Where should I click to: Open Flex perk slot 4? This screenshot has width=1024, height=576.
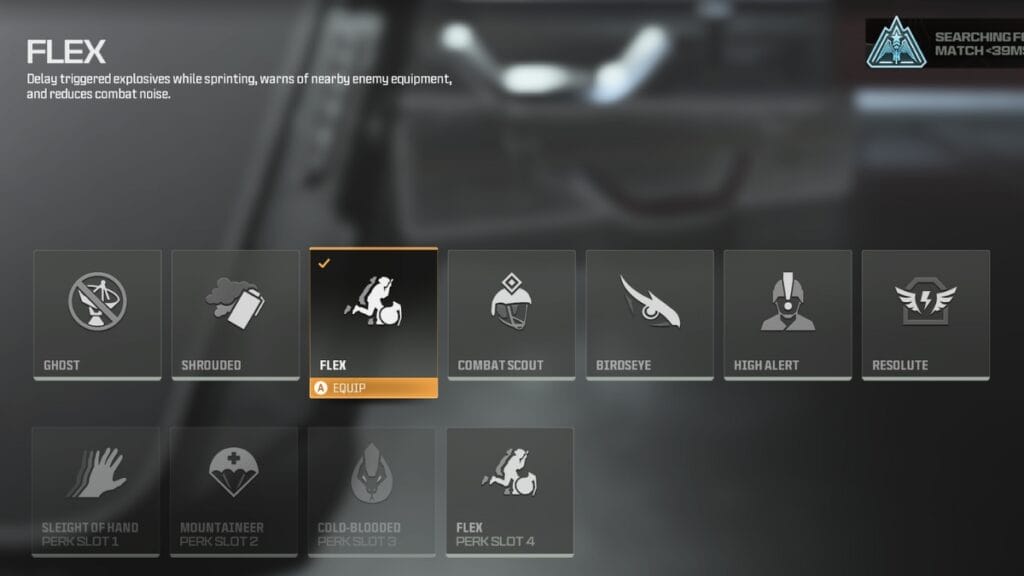click(x=510, y=491)
